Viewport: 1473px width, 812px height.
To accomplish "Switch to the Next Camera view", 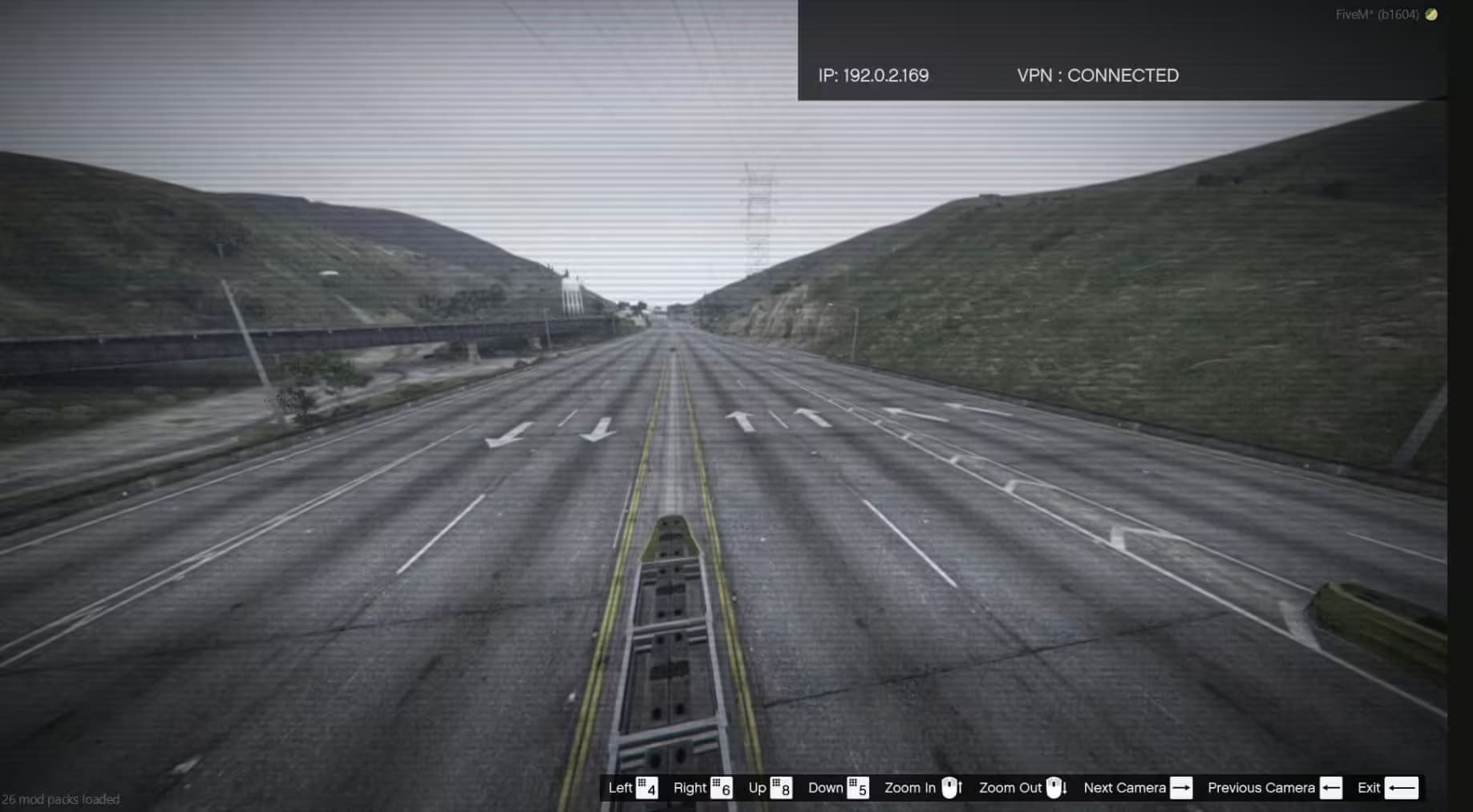I will point(1125,788).
